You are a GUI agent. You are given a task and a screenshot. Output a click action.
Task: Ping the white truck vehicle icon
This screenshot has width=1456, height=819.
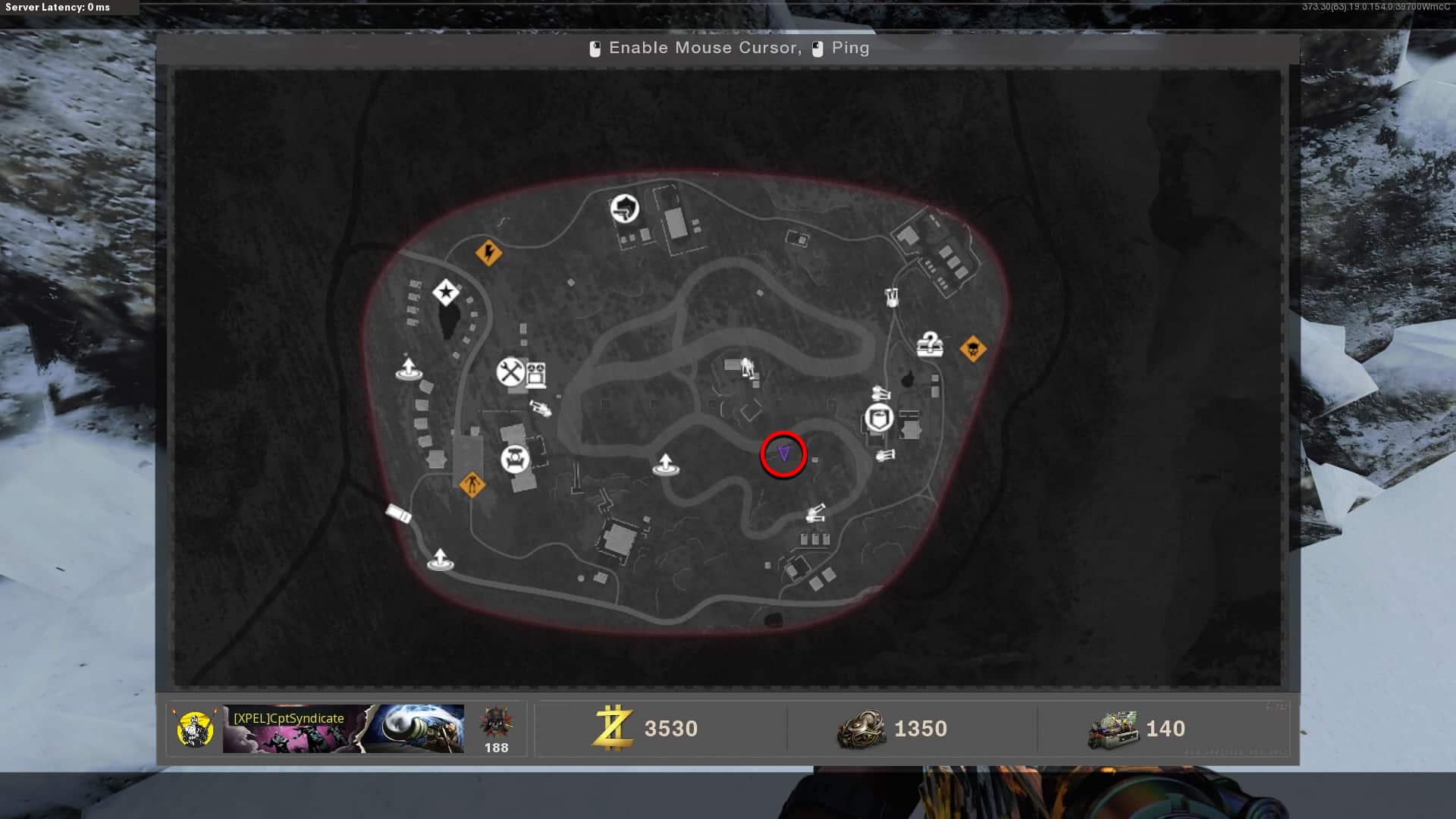tap(398, 513)
